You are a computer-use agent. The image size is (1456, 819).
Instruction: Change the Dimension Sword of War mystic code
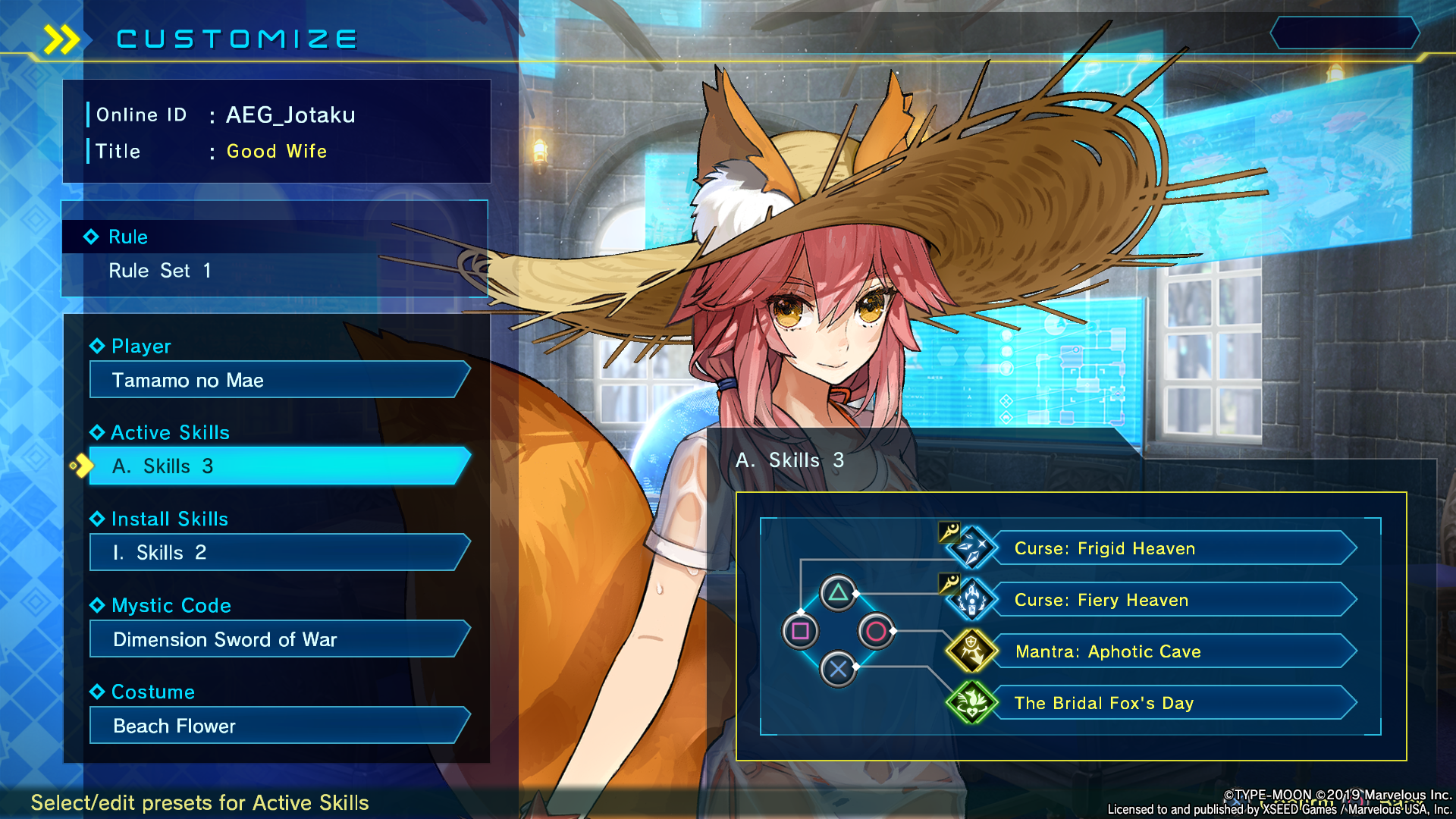point(278,639)
